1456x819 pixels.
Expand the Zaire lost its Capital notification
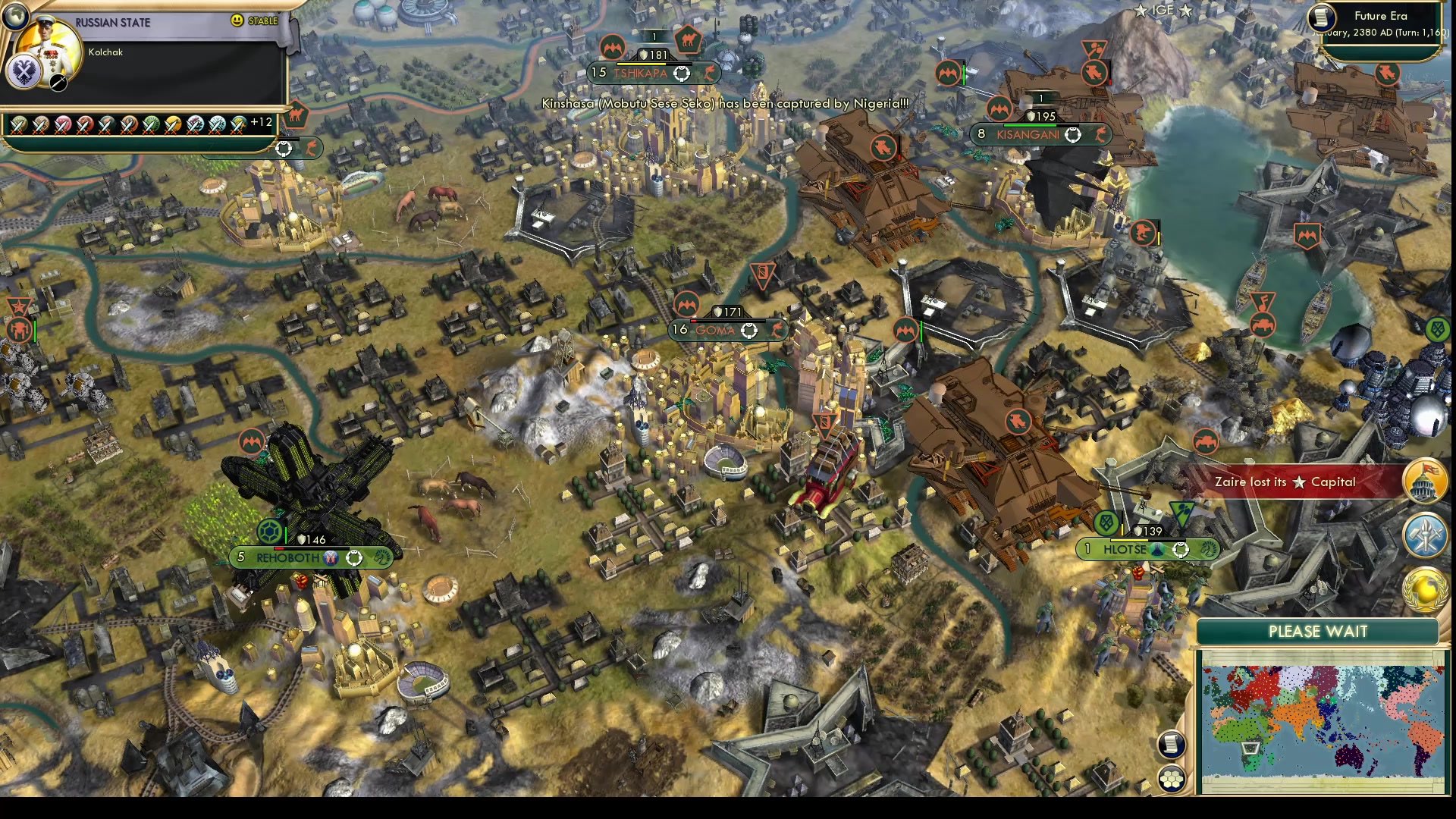click(x=1289, y=482)
